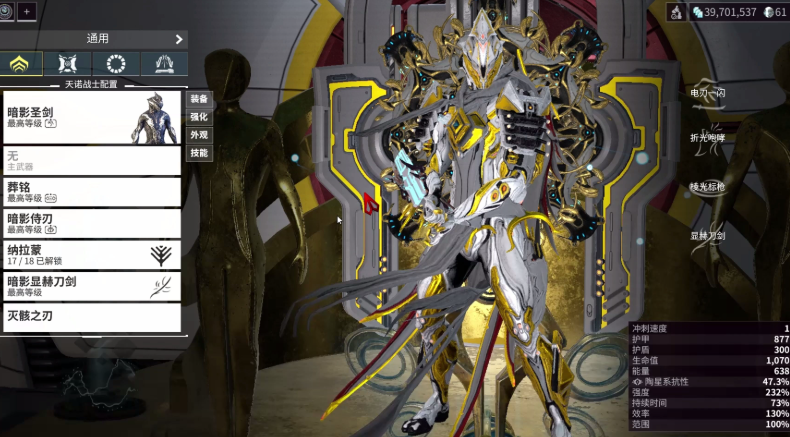
Task: Open the 灭骸之刃 slot
Action: pos(92,317)
